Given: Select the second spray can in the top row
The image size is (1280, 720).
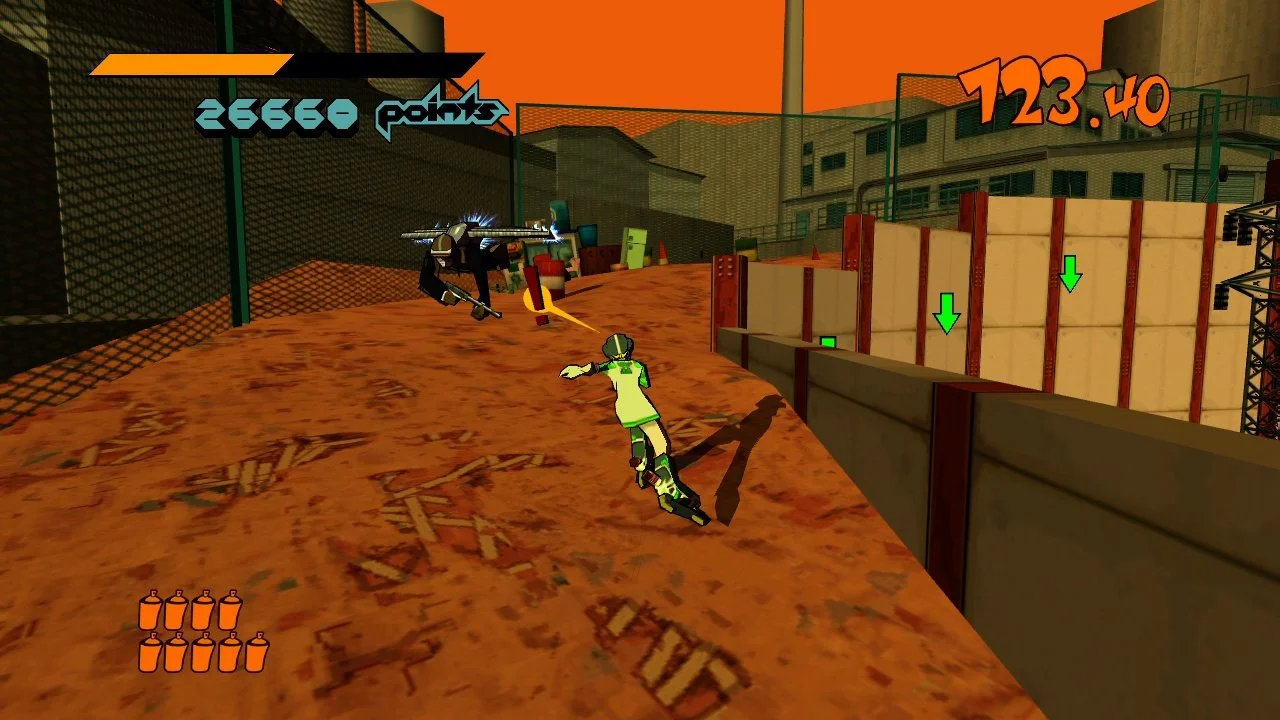Looking at the screenshot, I should tap(176, 612).
